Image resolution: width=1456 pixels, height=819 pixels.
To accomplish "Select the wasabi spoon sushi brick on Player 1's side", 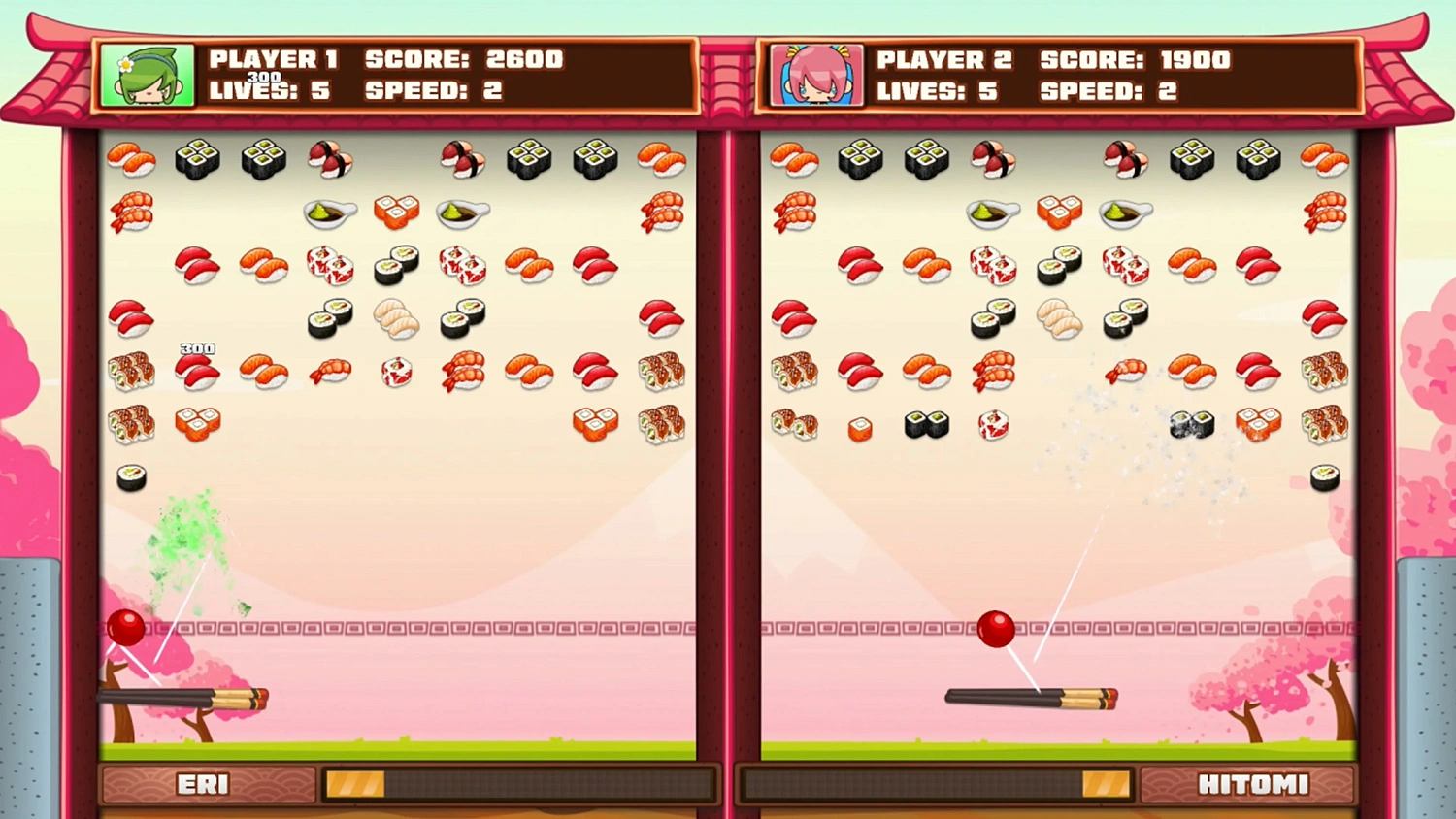I will (330, 213).
